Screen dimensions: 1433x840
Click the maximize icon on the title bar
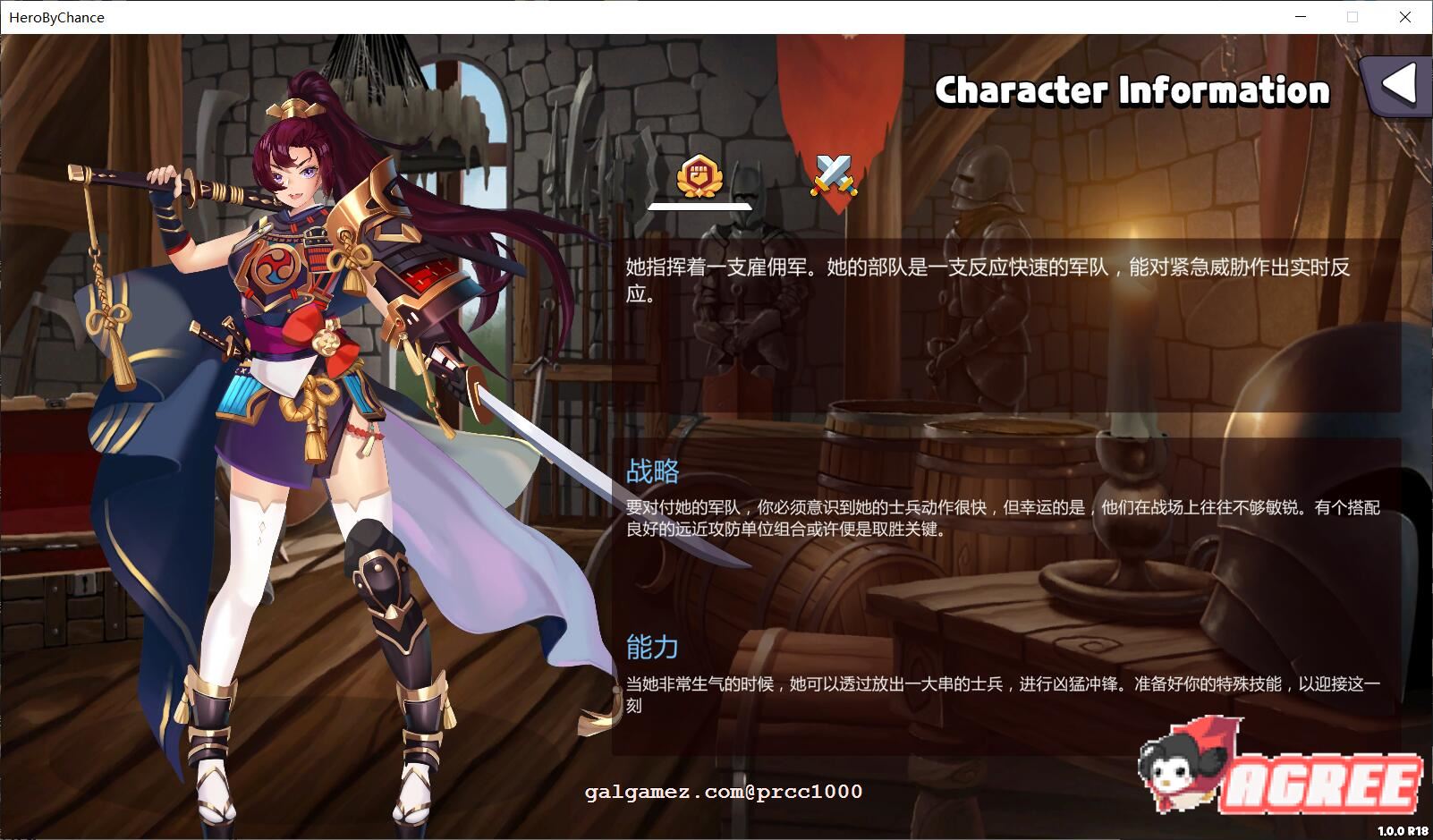pos(1351,17)
